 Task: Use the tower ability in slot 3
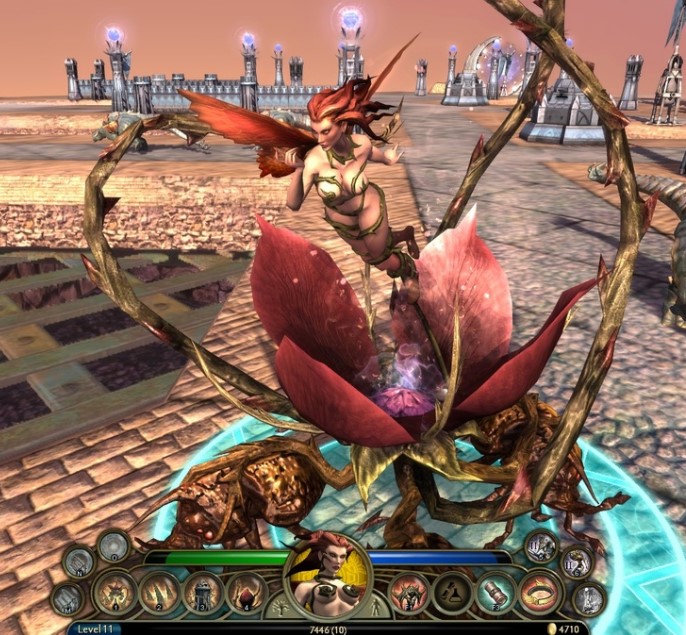(203, 593)
